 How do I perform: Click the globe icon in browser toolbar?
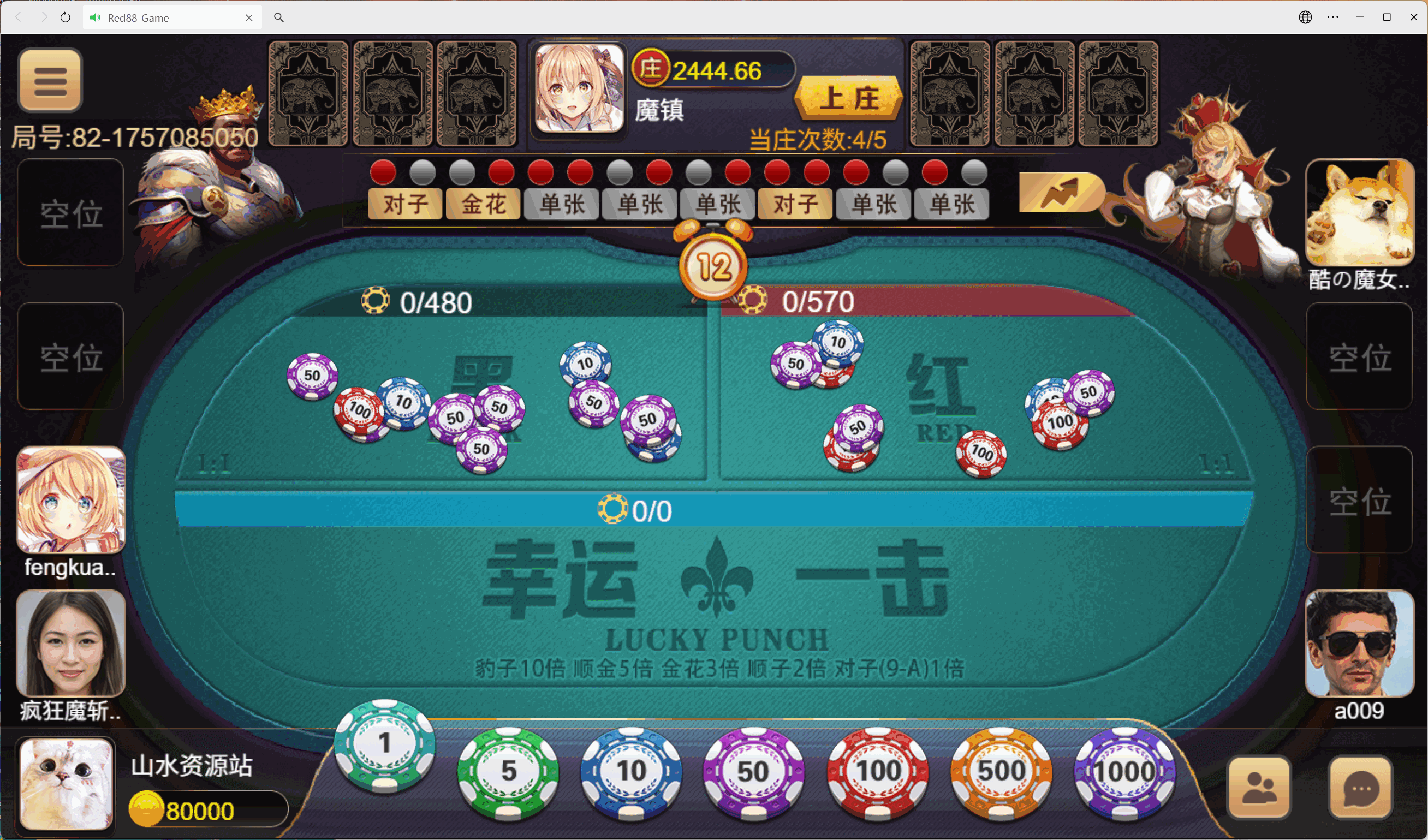[1305, 17]
